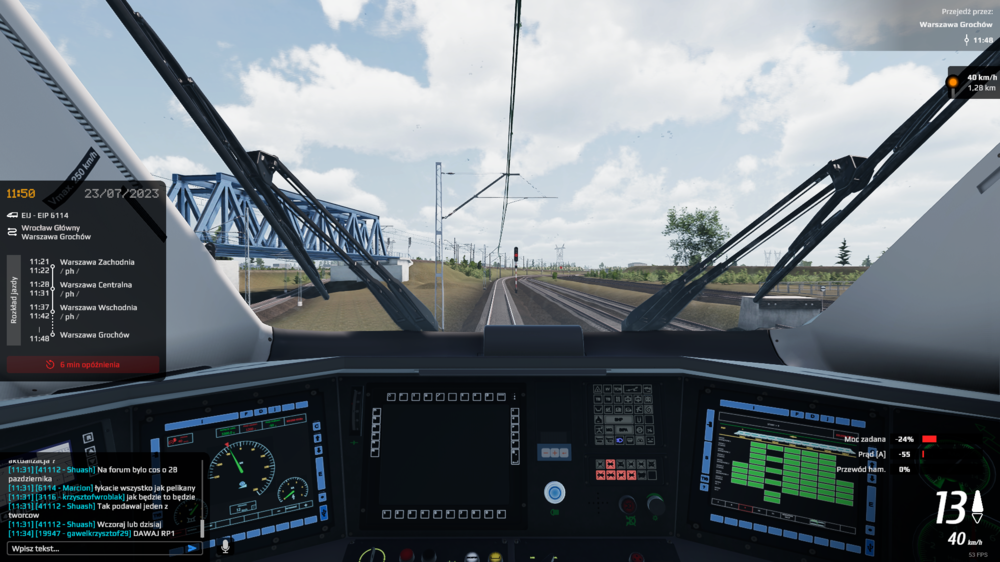Choose the Warszawa Grochów final stop entry
The height and width of the screenshot is (562, 1000).
coord(94,335)
